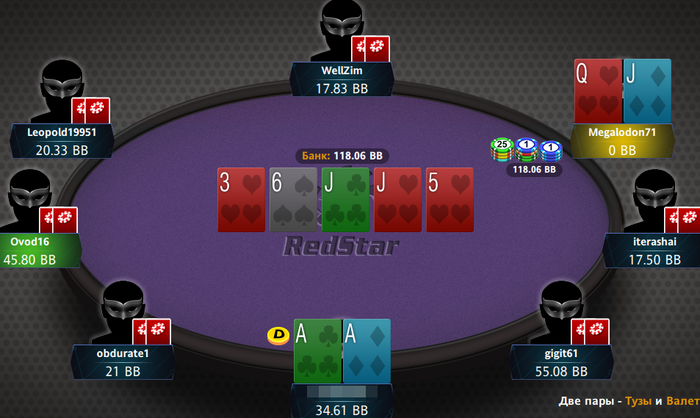The image size is (700, 418).
Task: Select the five of hearts board card
Action: click(449, 196)
